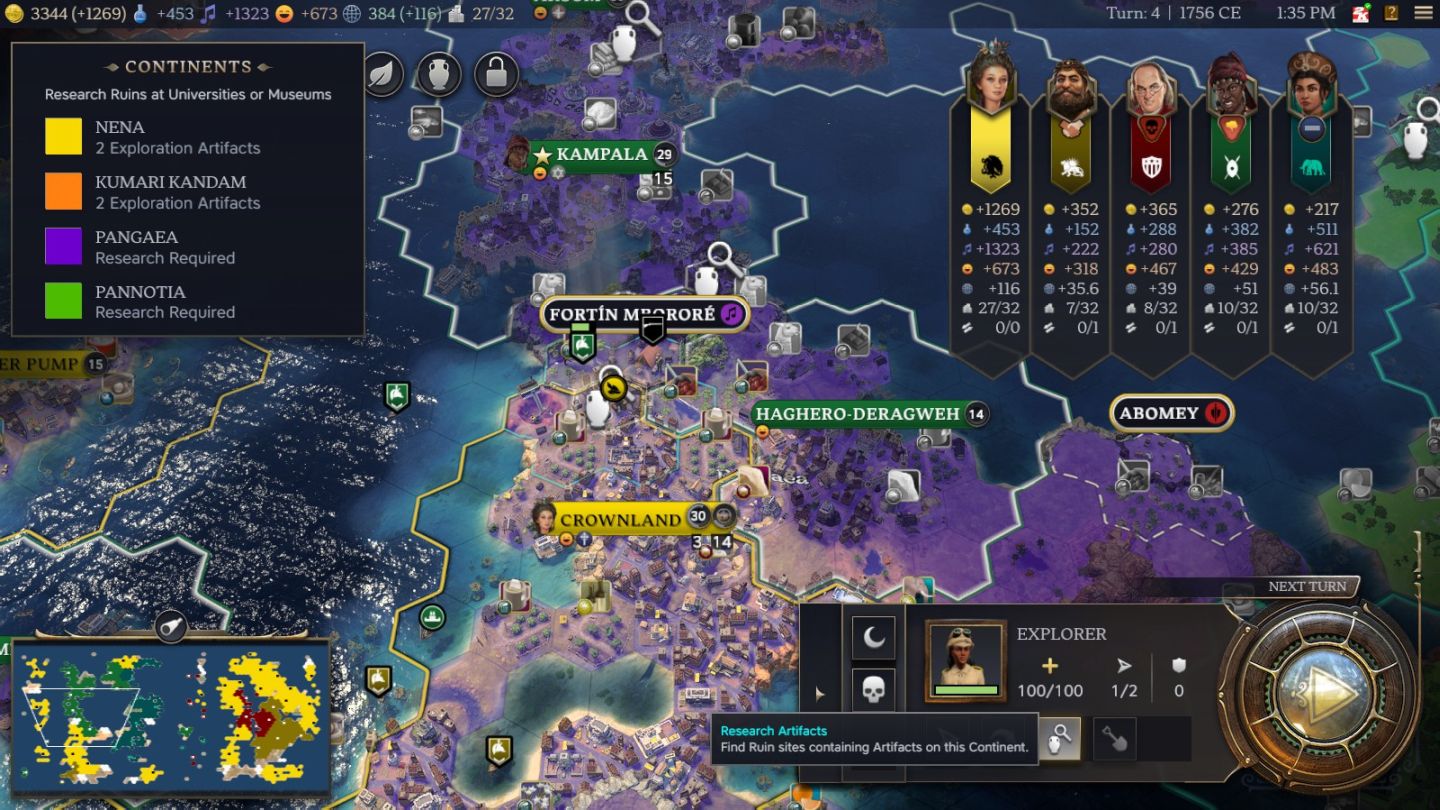Activate the Research Artifacts action
This screenshot has width=1440, height=810.
coord(1059,738)
